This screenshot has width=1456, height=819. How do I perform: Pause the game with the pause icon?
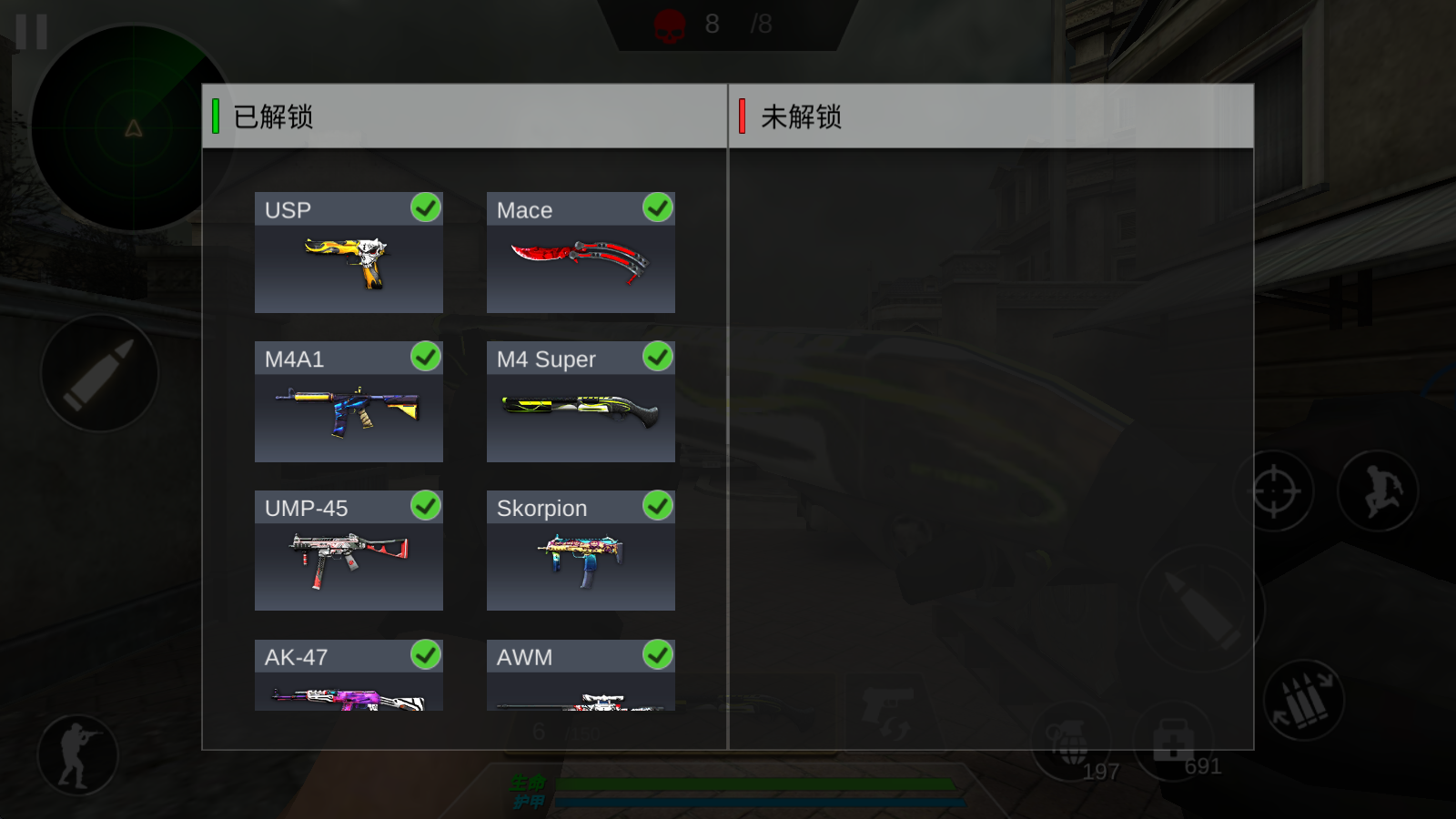[31, 32]
